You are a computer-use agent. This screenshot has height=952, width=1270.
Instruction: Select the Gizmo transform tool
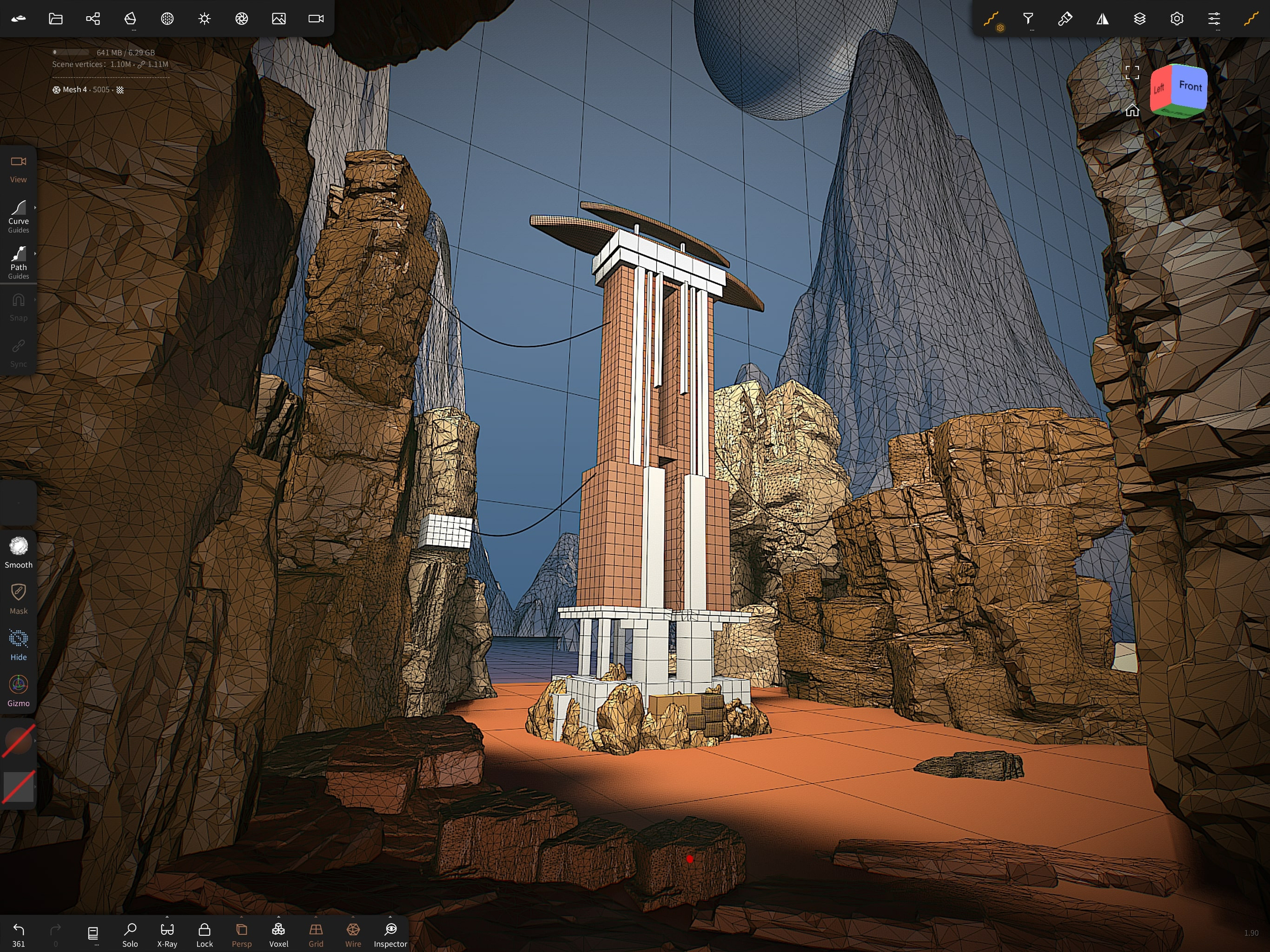[18, 691]
